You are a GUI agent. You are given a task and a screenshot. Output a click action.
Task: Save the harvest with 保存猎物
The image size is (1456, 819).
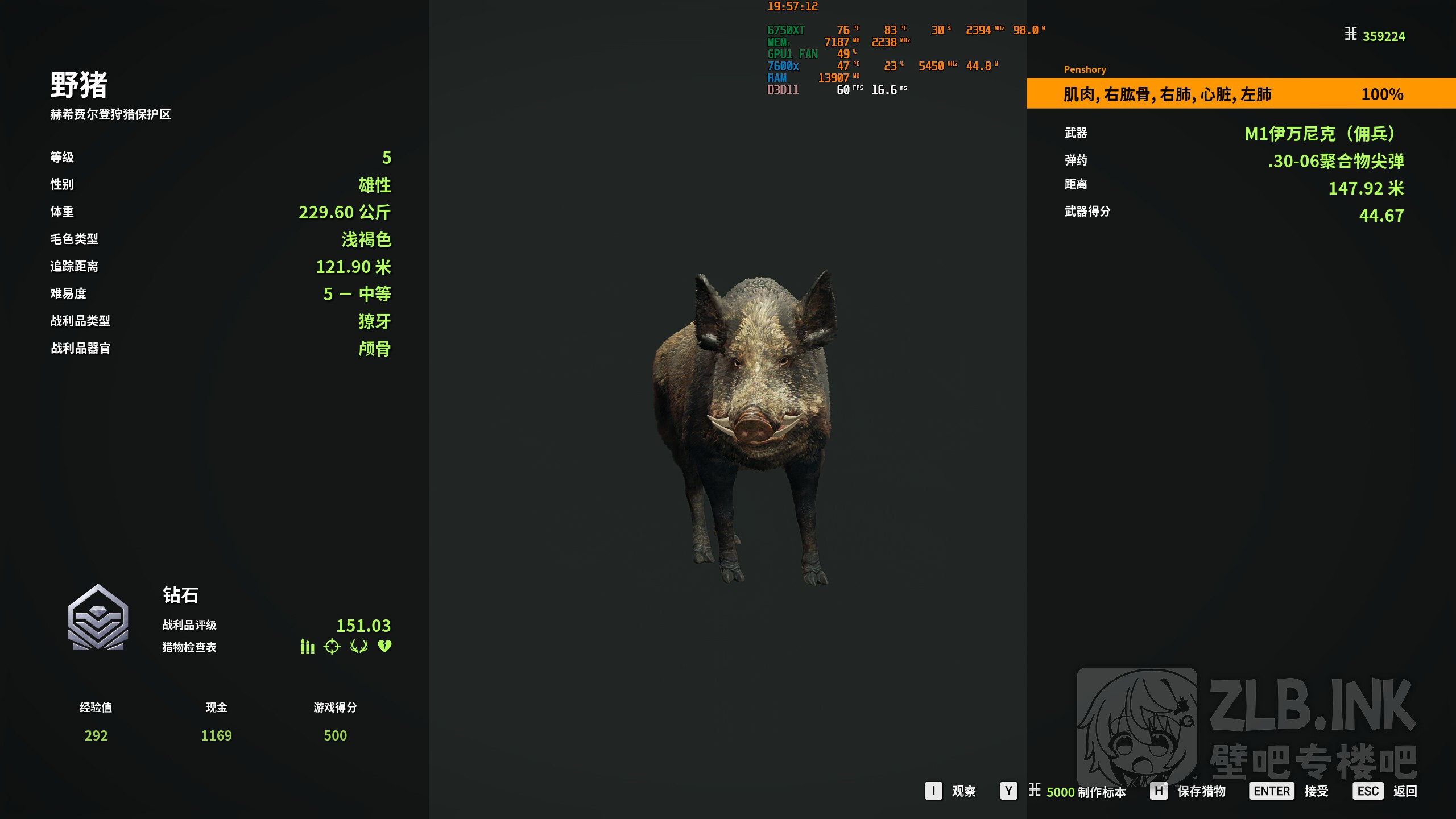[x=1188, y=791]
